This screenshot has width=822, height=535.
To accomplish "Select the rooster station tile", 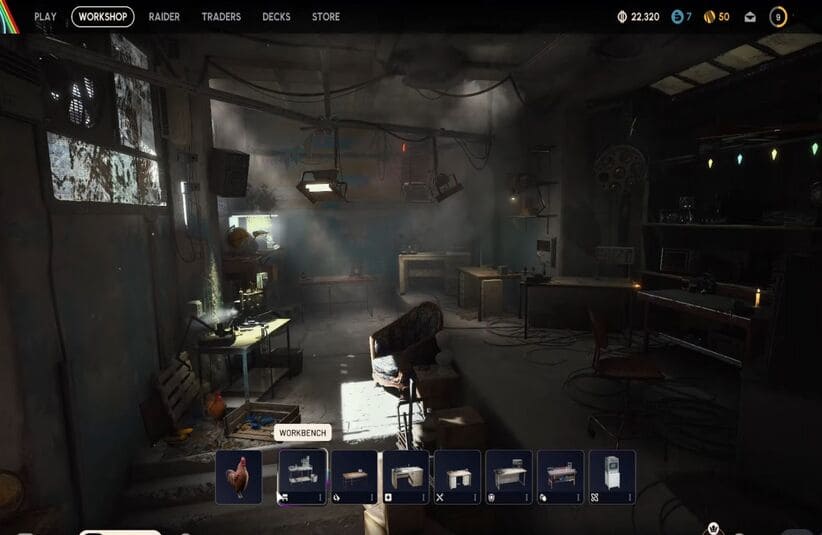I will [238, 476].
